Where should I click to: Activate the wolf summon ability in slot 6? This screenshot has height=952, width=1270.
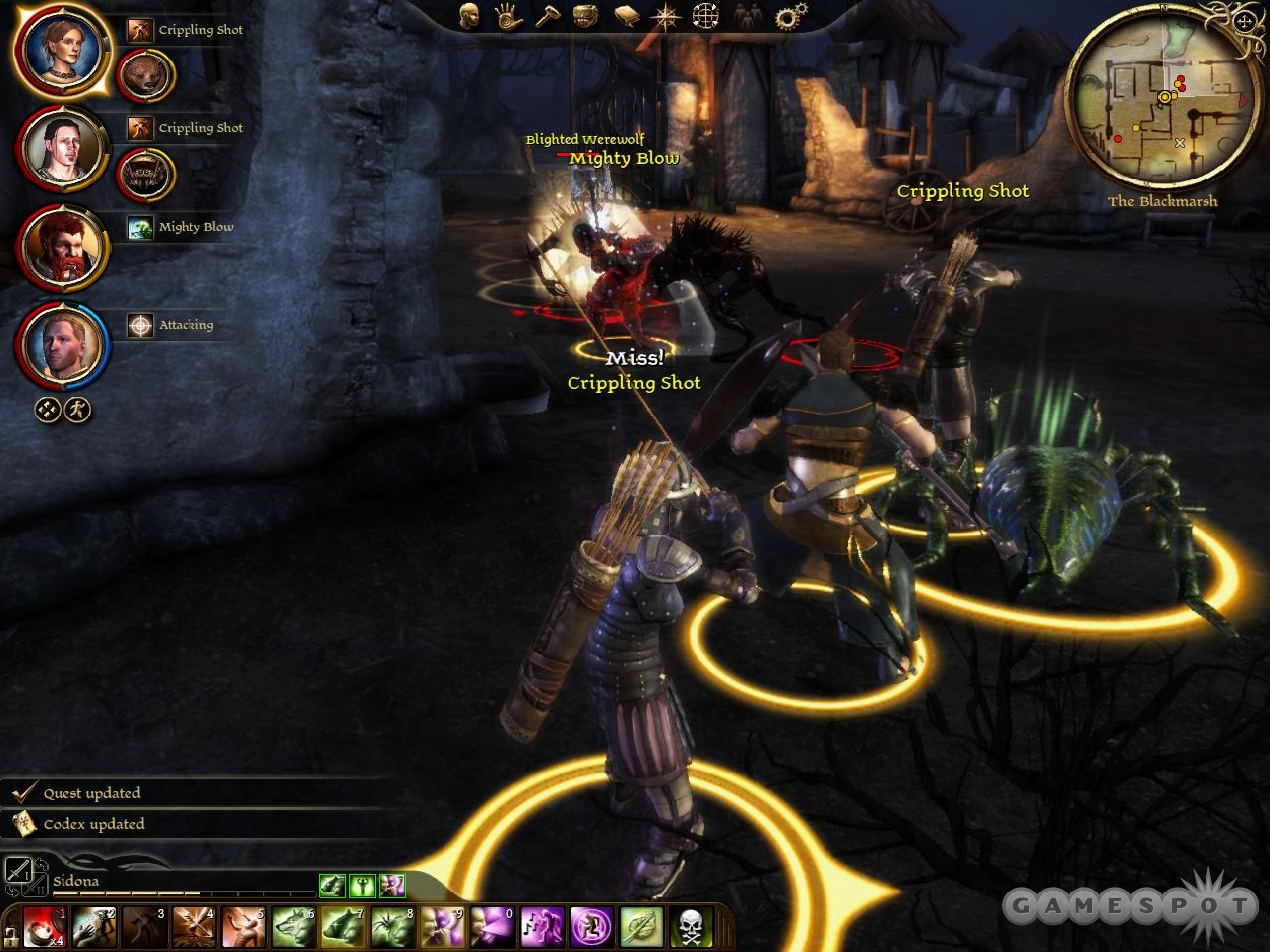[294, 927]
